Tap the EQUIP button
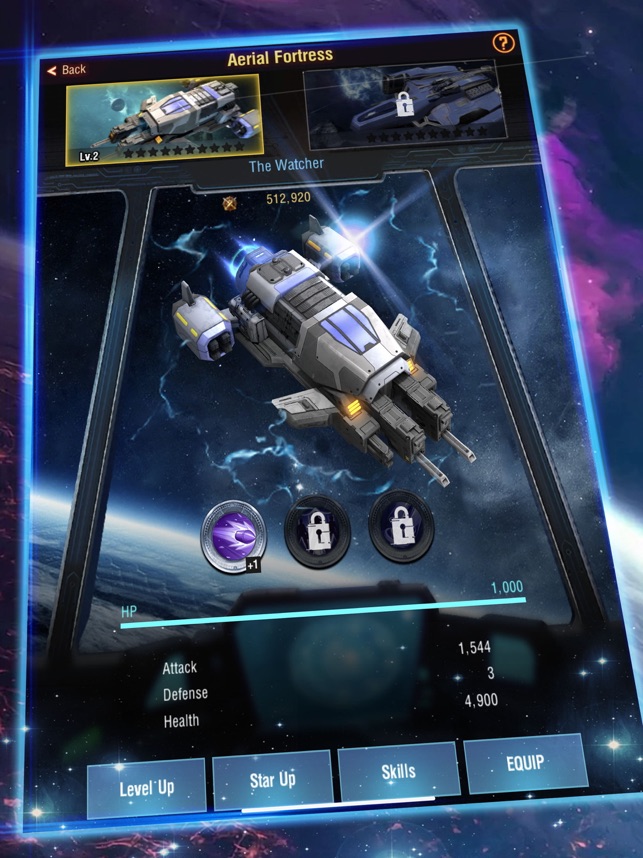 point(524,763)
